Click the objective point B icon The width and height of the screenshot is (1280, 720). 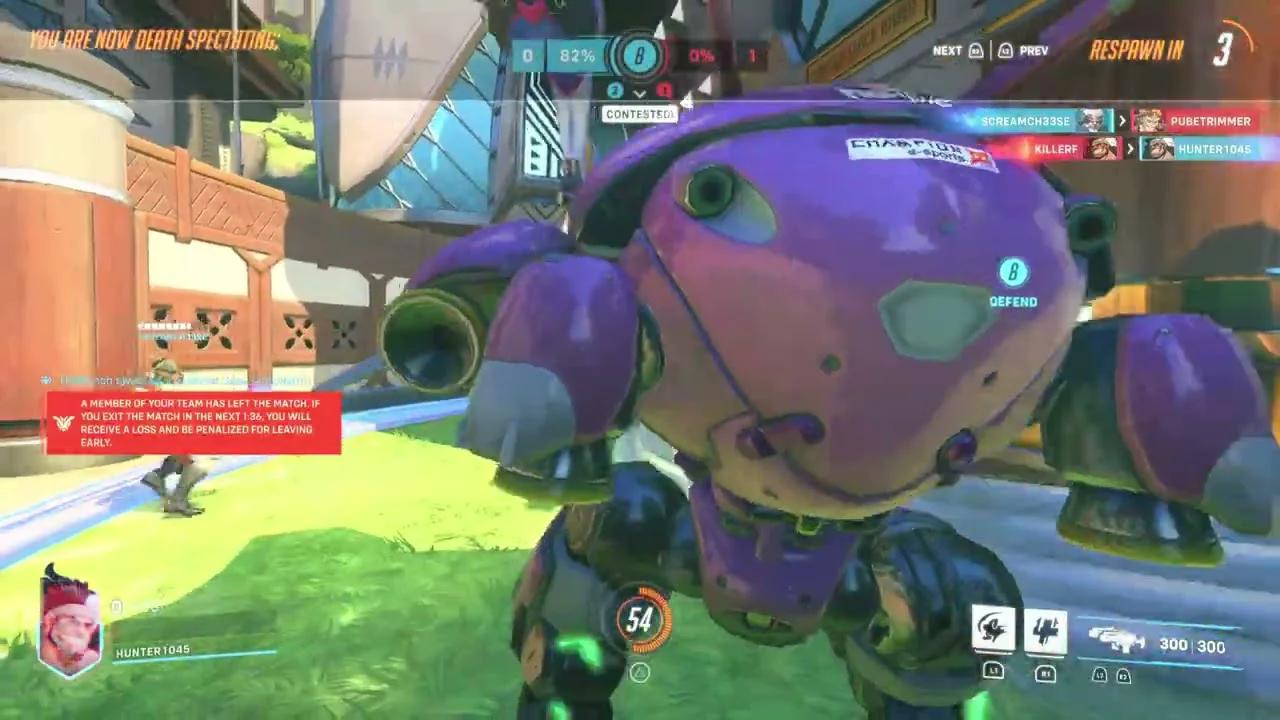640,56
